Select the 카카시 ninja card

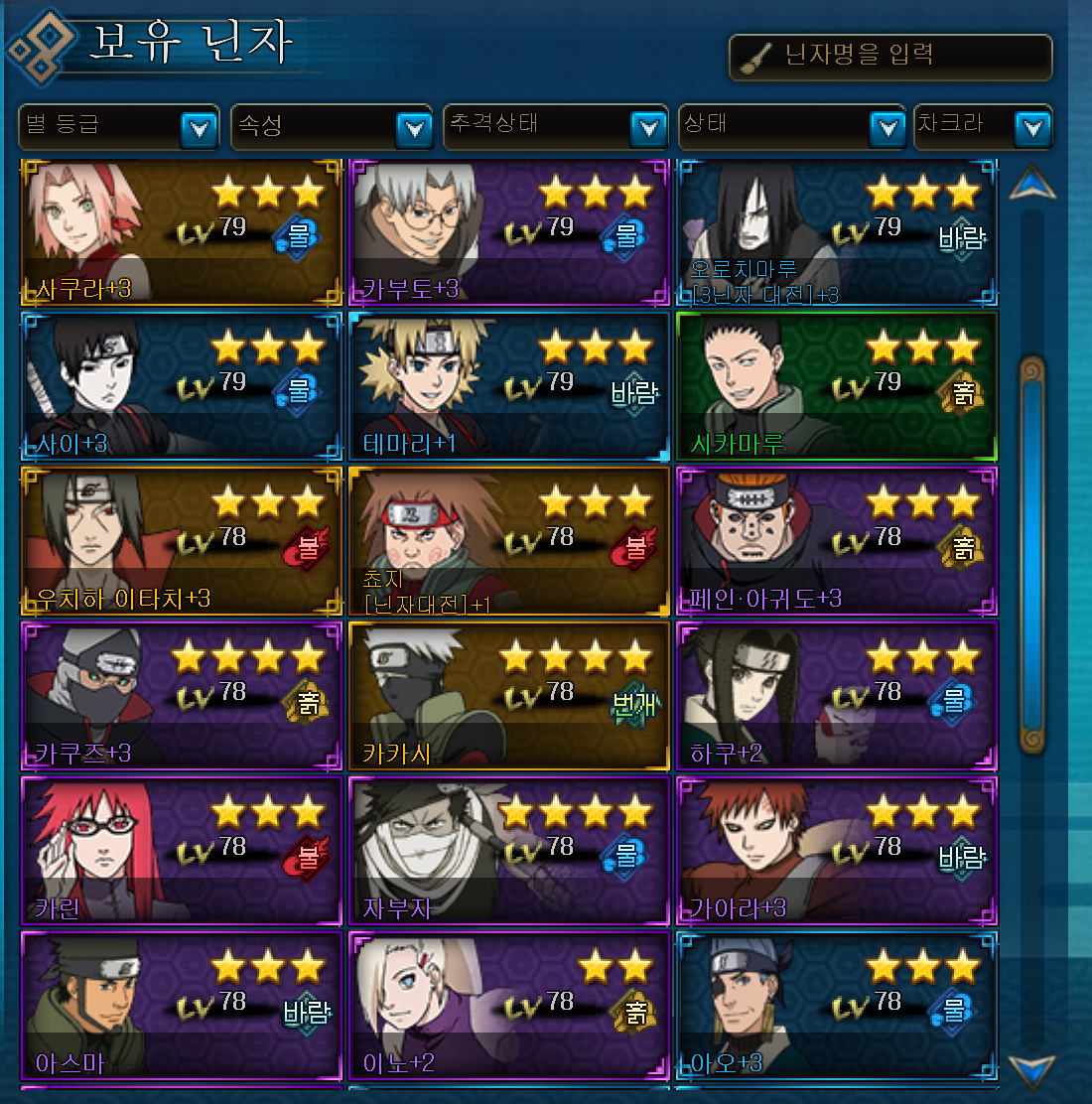coord(509,697)
